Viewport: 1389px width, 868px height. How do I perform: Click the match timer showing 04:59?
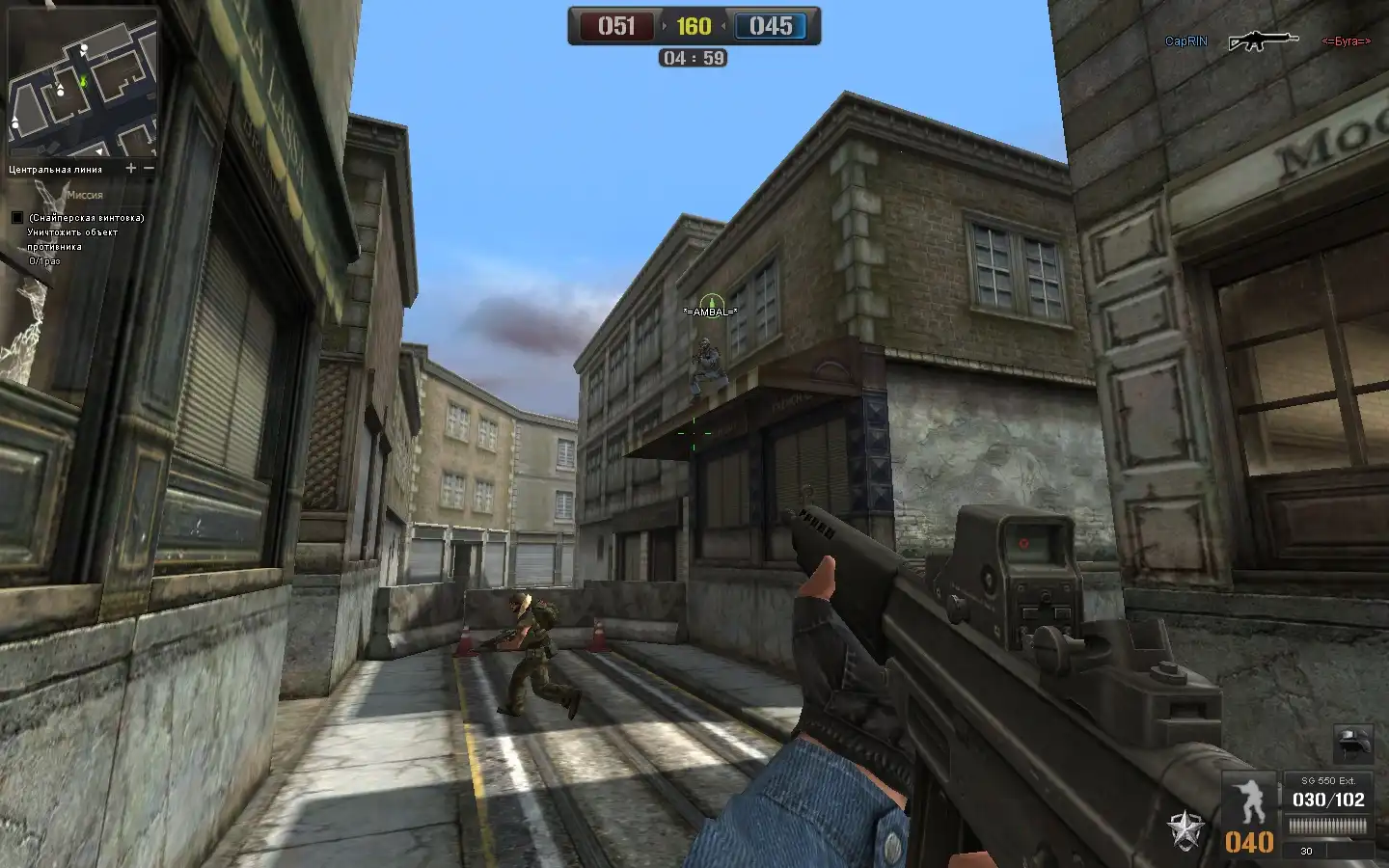694,56
